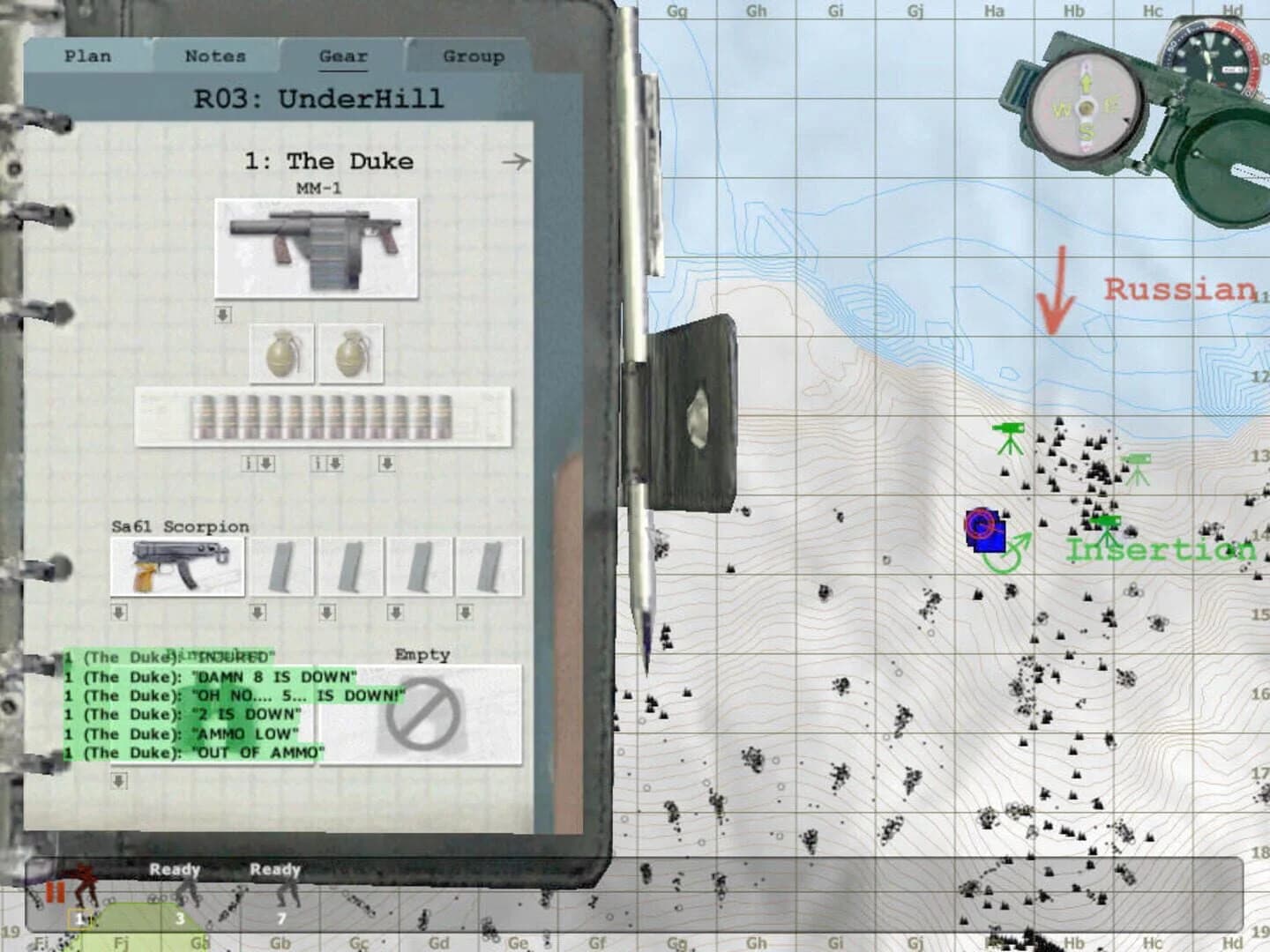
Task: Open the Group tab
Action: 473,56
